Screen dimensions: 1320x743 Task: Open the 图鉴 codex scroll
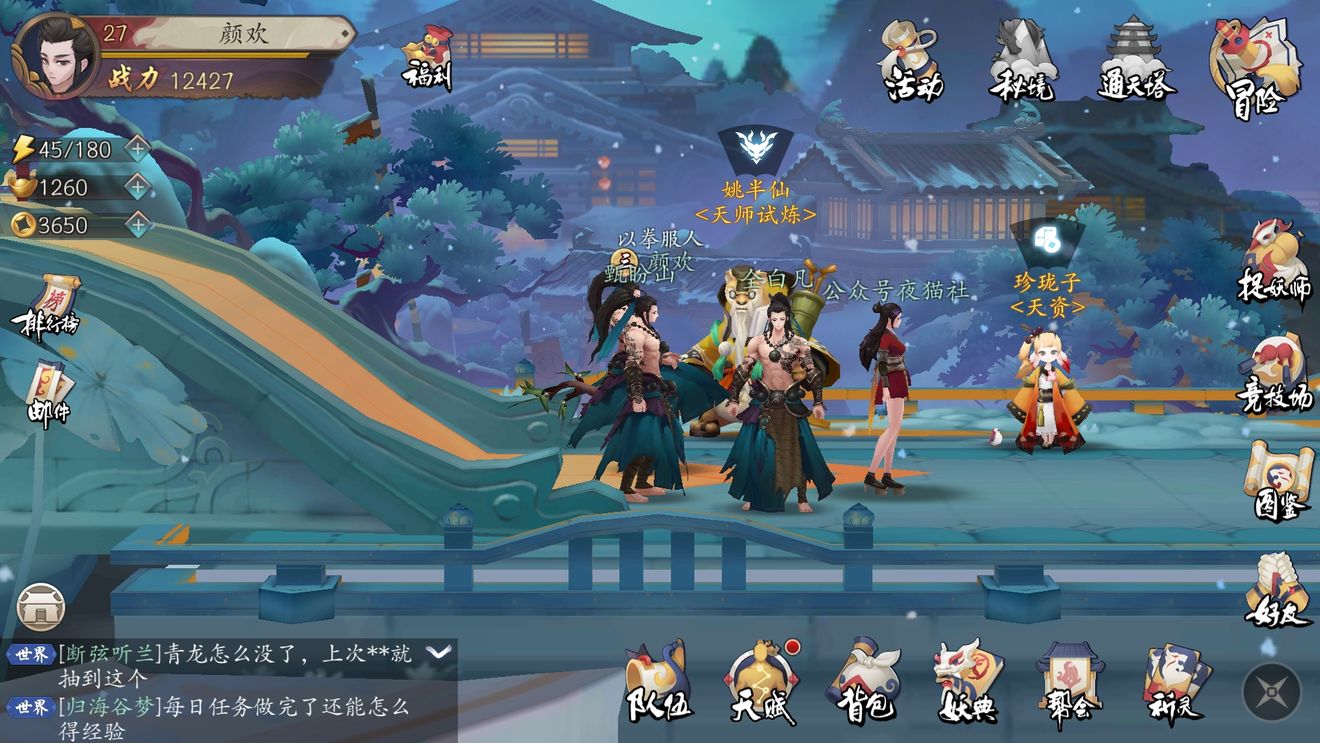[x=1278, y=481]
